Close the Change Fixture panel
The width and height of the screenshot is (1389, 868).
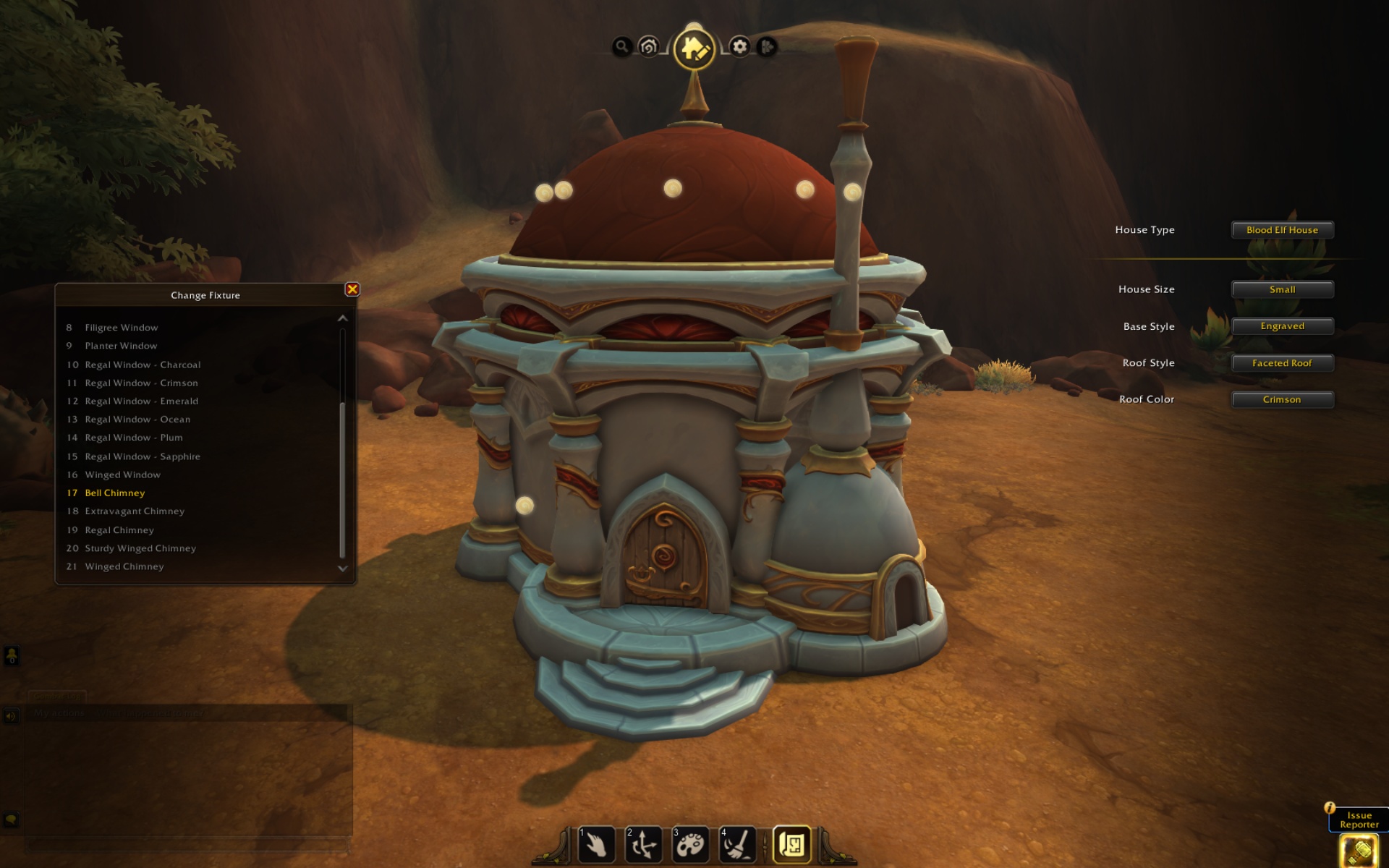tap(352, 289)
